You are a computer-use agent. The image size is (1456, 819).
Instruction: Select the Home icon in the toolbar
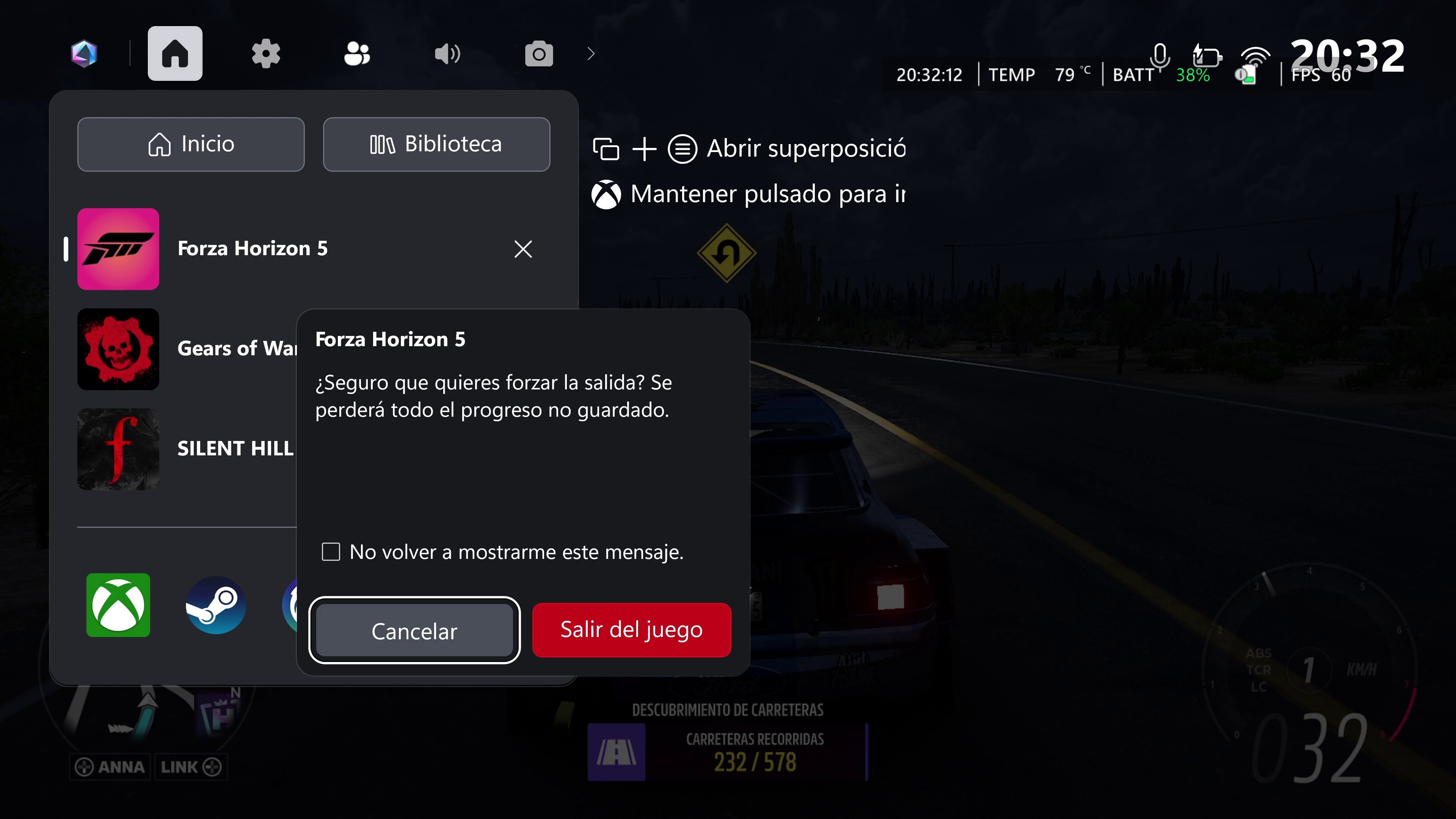click(x=175, y=53)
